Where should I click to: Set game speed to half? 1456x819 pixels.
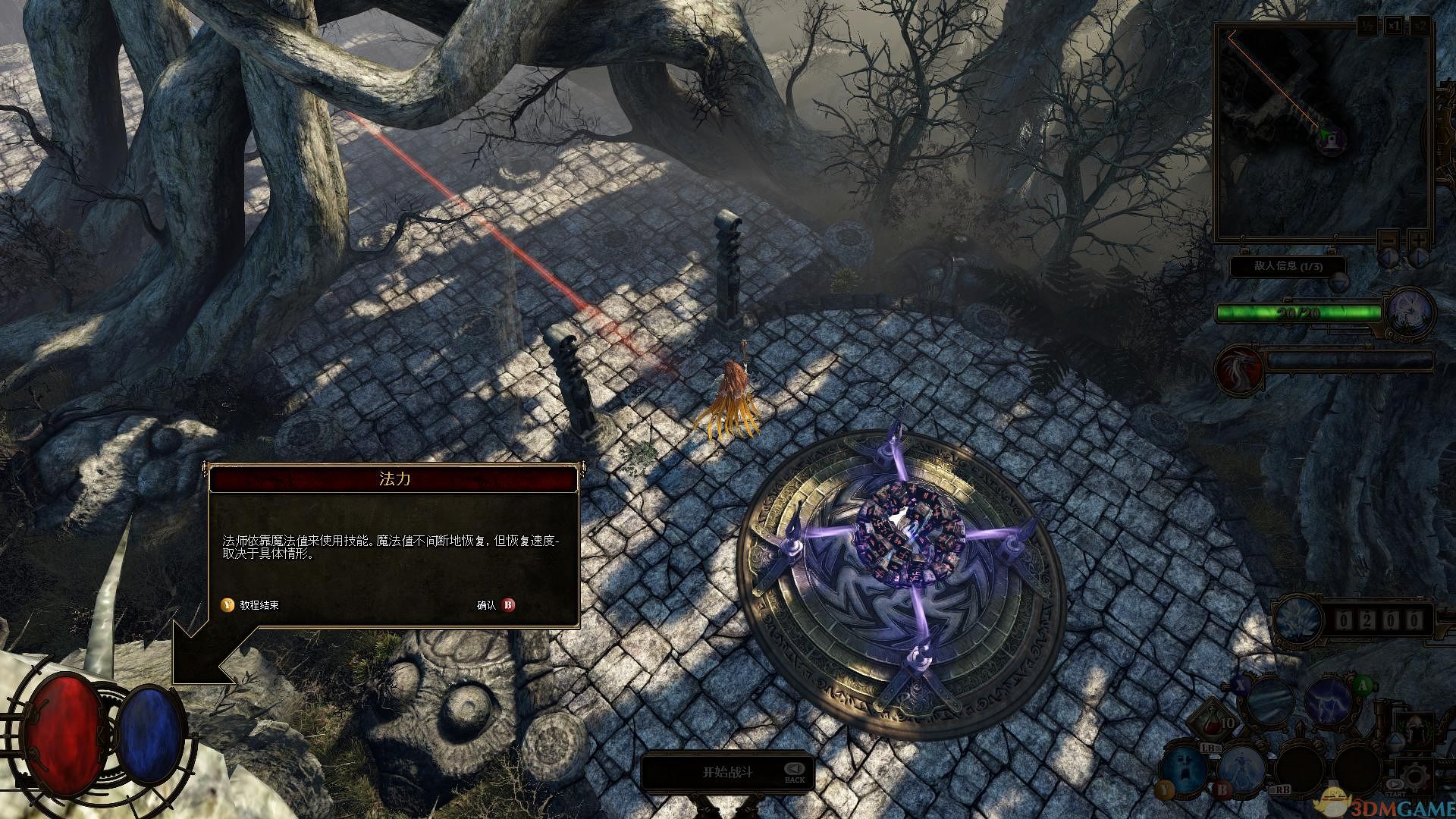[1367, 27]
